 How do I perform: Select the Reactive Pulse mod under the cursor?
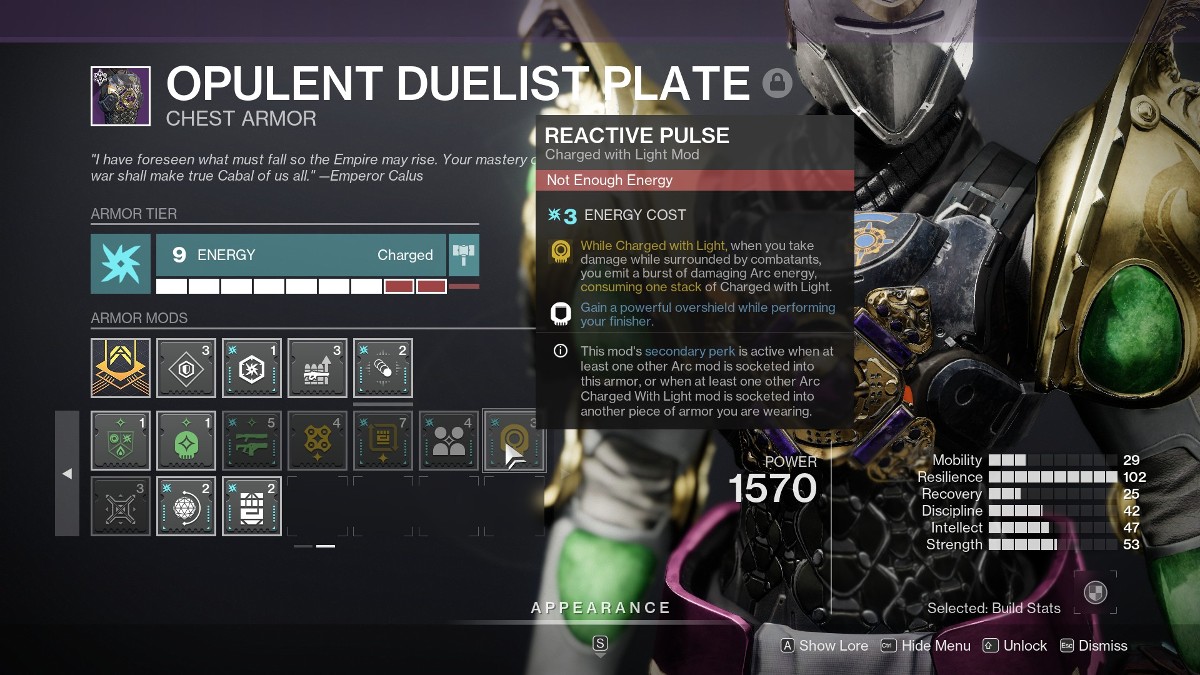515,440
